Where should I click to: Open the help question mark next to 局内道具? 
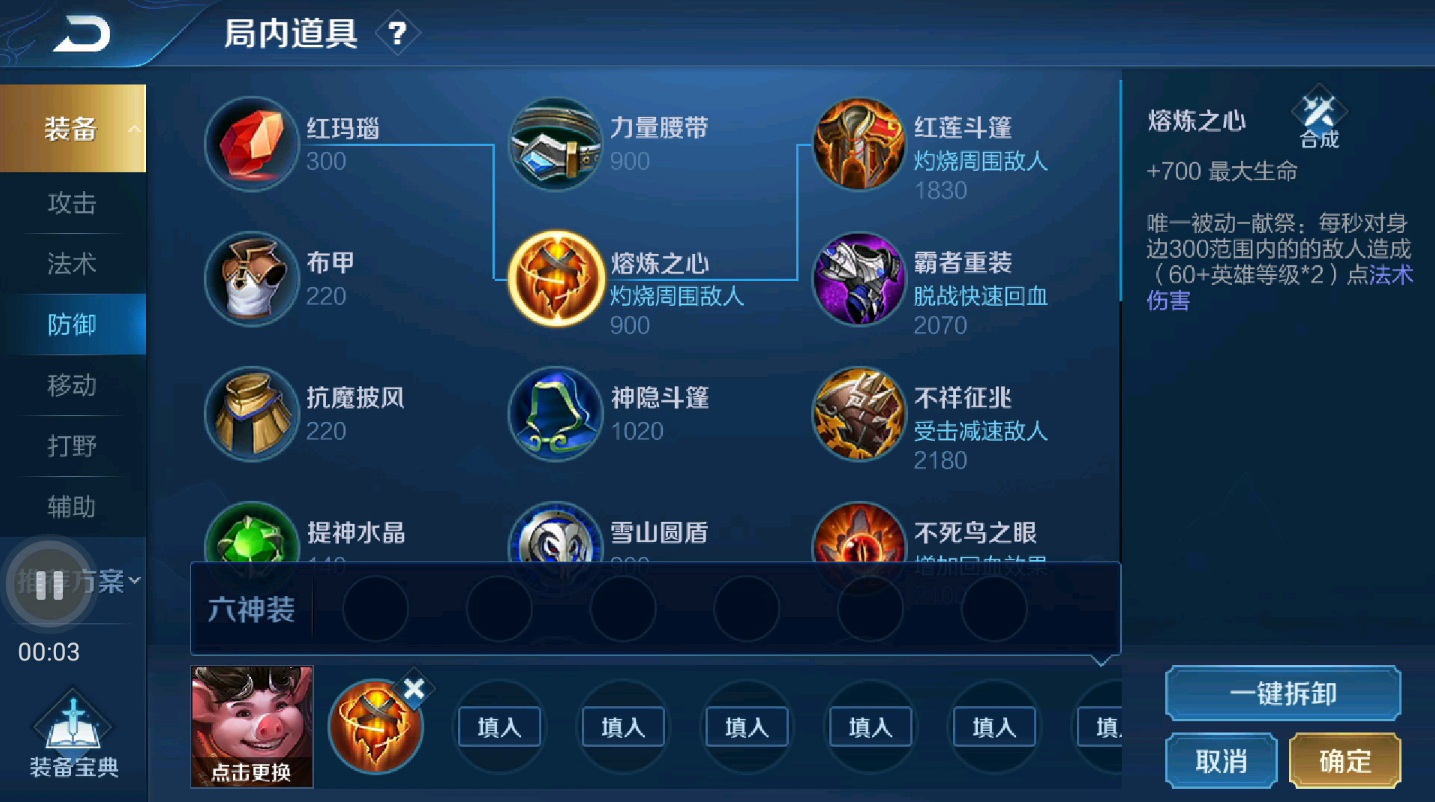click(x=398, y=31)
